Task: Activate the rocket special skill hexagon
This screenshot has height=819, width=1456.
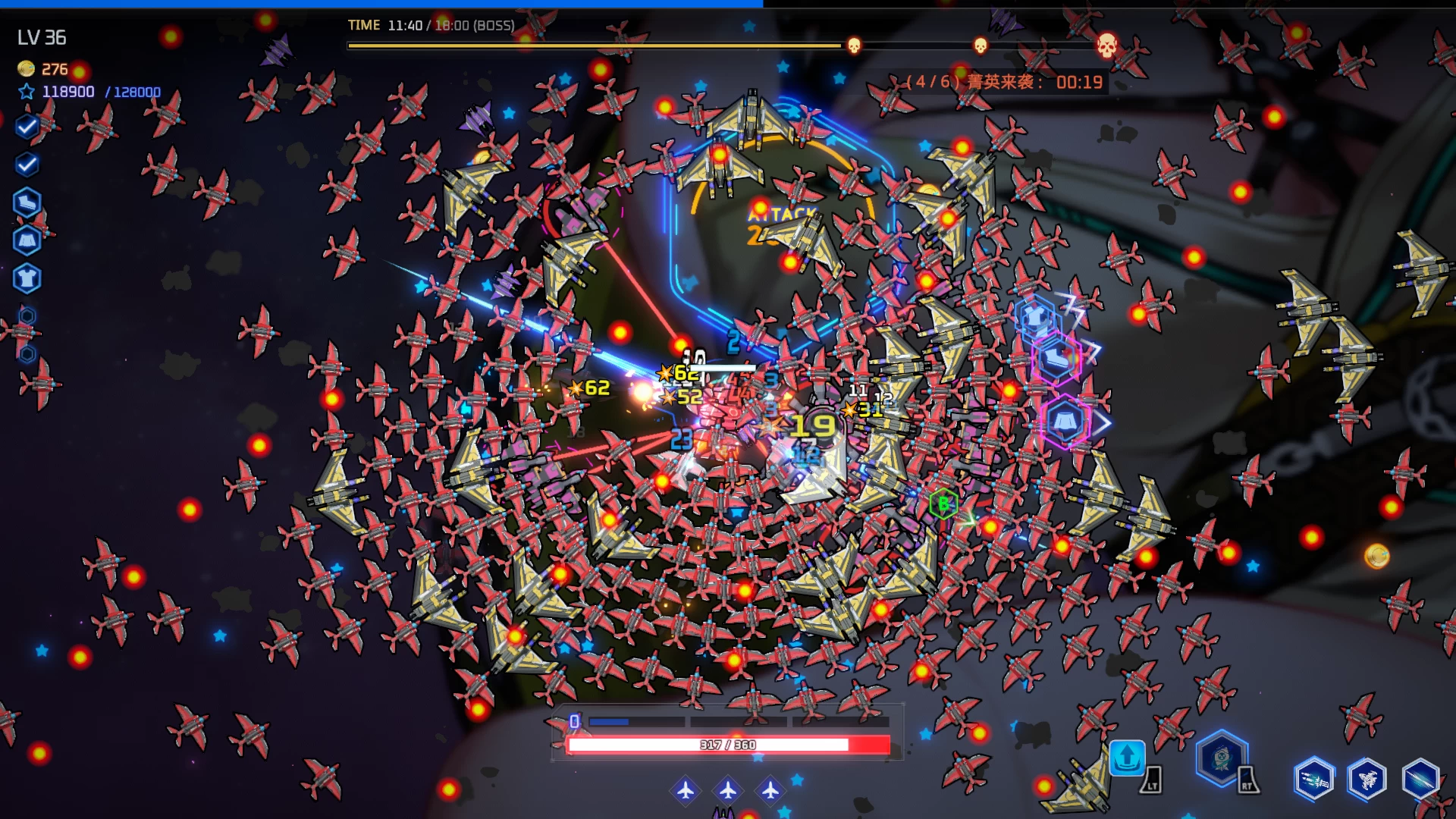Action: [x=1221, y=757]
